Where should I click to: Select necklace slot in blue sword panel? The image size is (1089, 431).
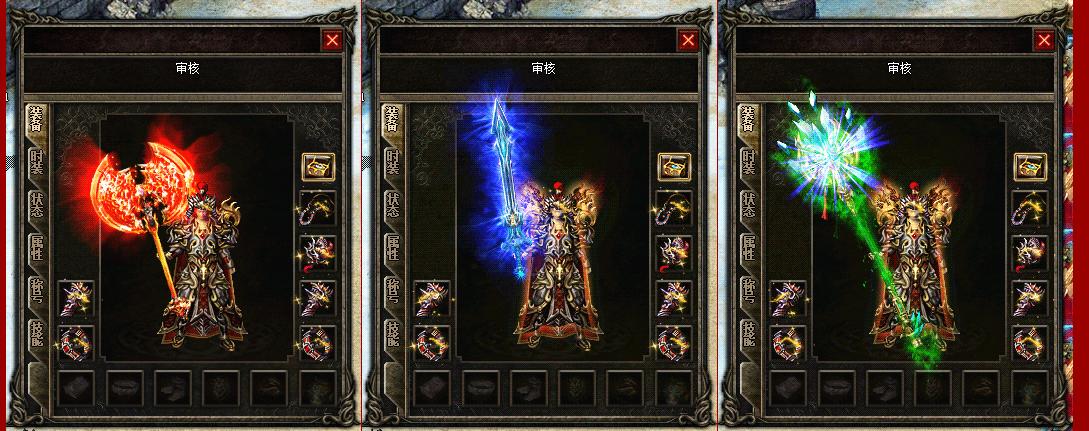click(674, 210)
